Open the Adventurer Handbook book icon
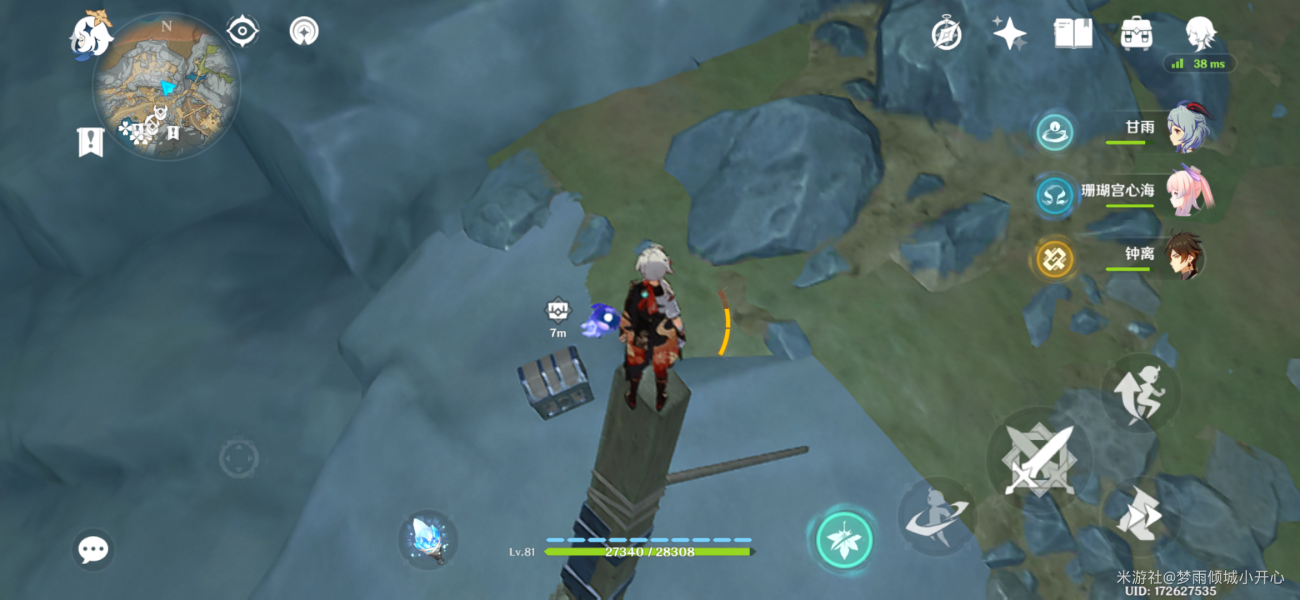1300x600 pixels. (x=1072, y=33)
